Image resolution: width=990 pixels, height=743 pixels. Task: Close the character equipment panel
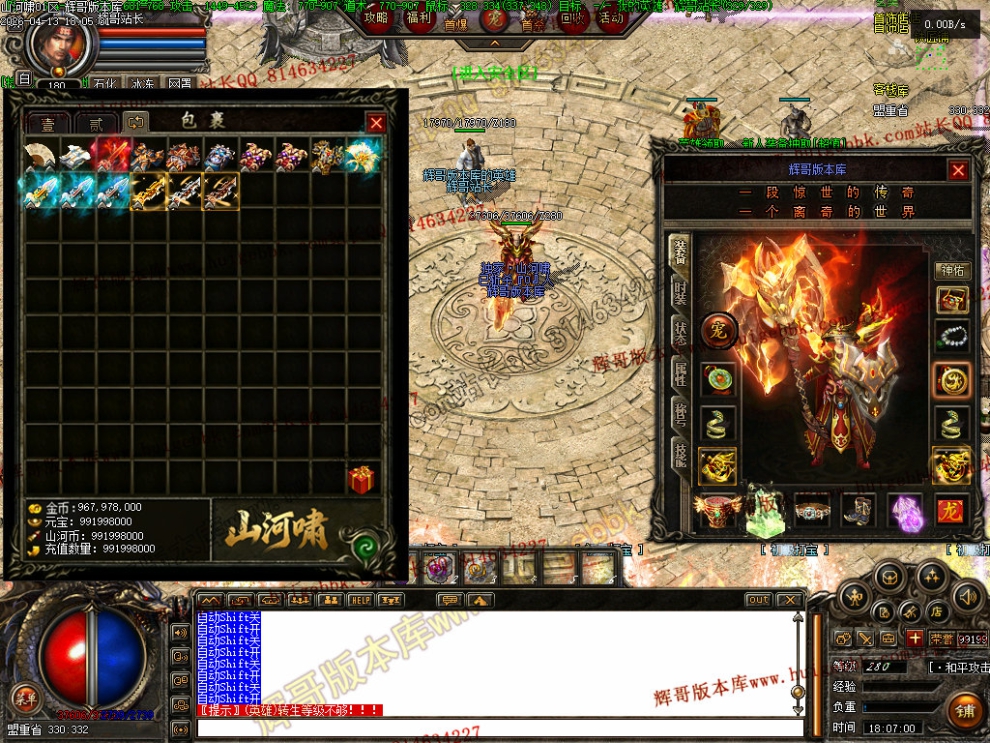tap(957, 171)
